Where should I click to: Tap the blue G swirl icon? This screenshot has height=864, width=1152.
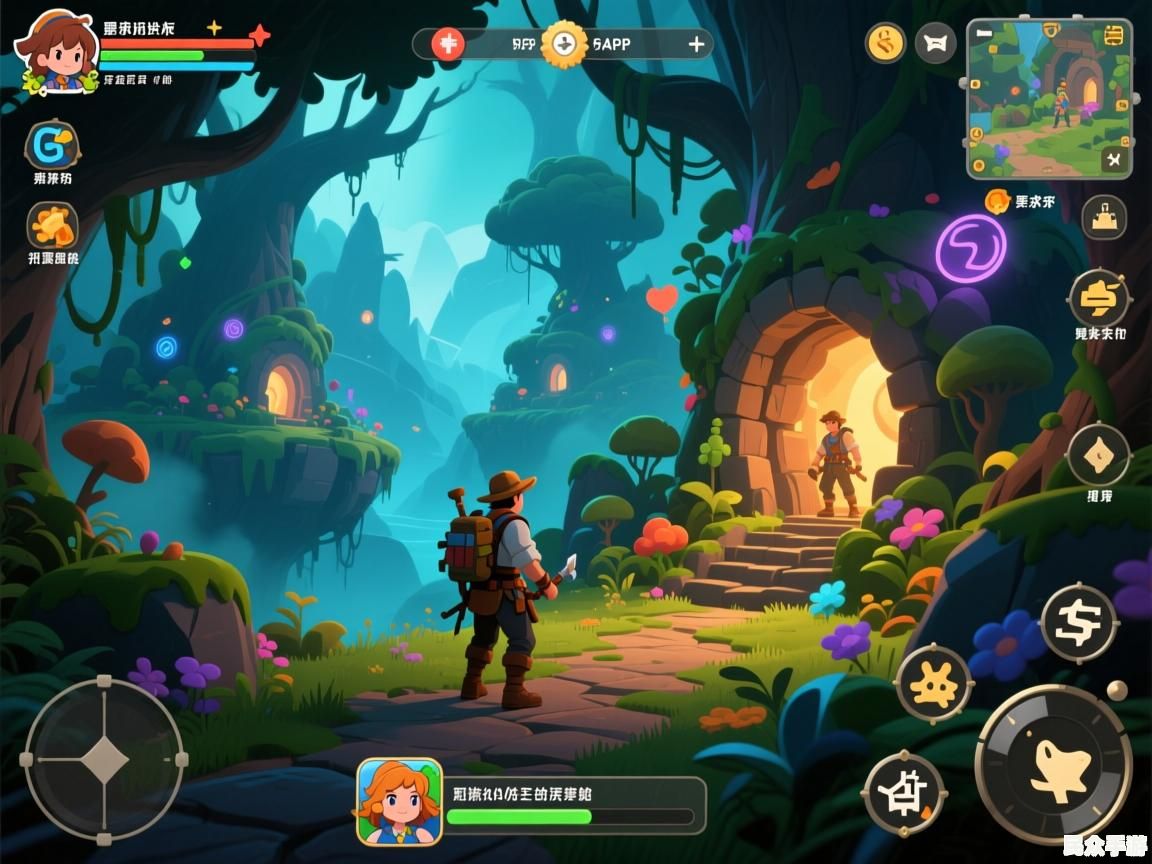tap(51, 146)
